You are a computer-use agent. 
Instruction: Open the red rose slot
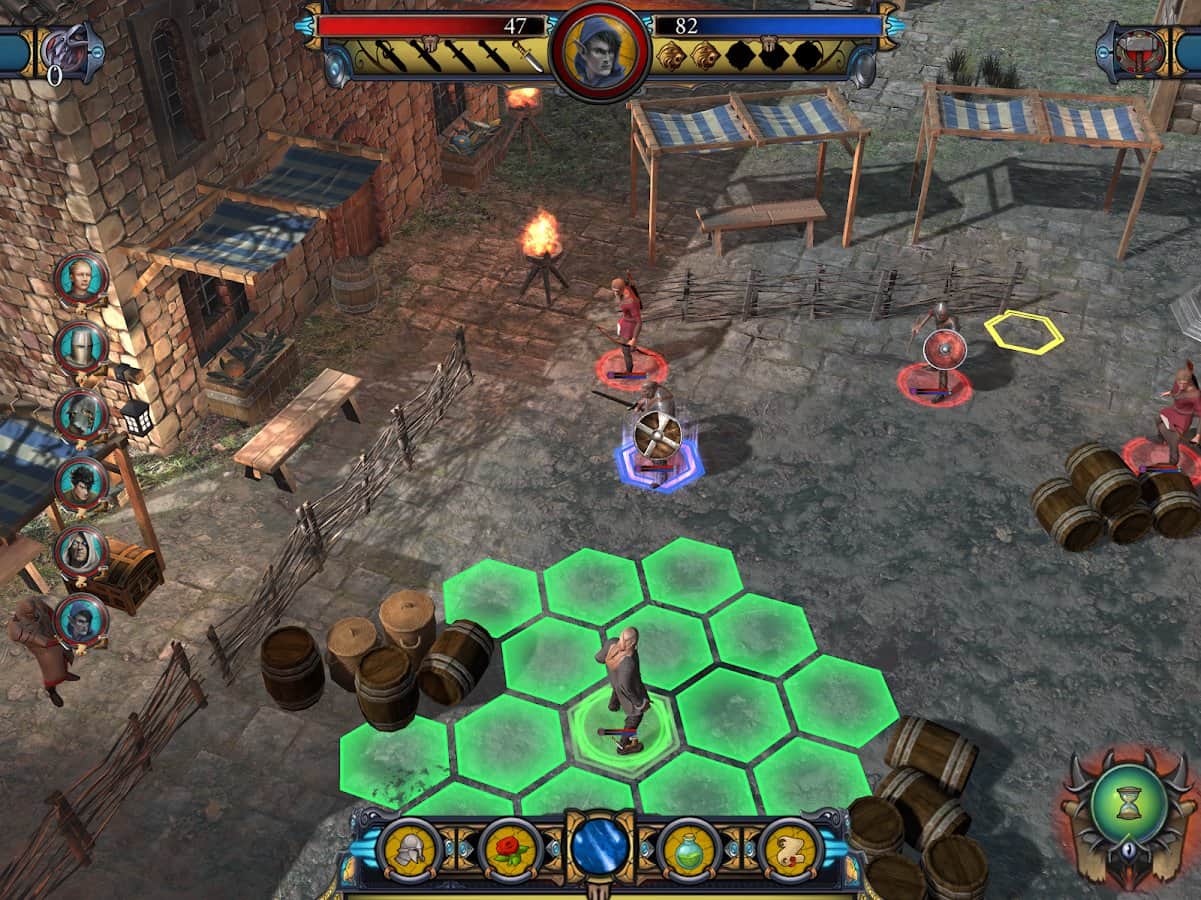[510, 849]
